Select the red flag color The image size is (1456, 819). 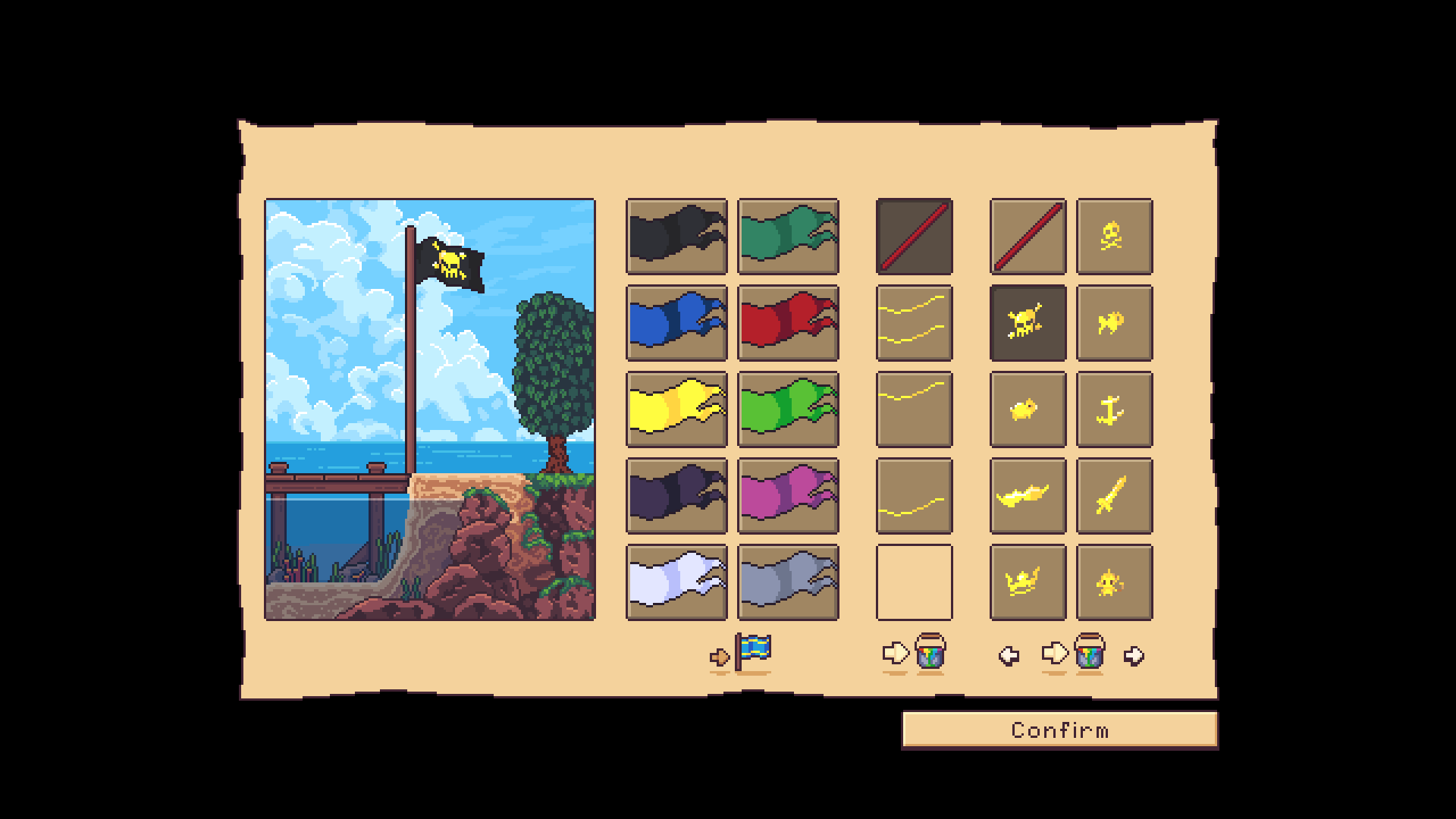788,322
